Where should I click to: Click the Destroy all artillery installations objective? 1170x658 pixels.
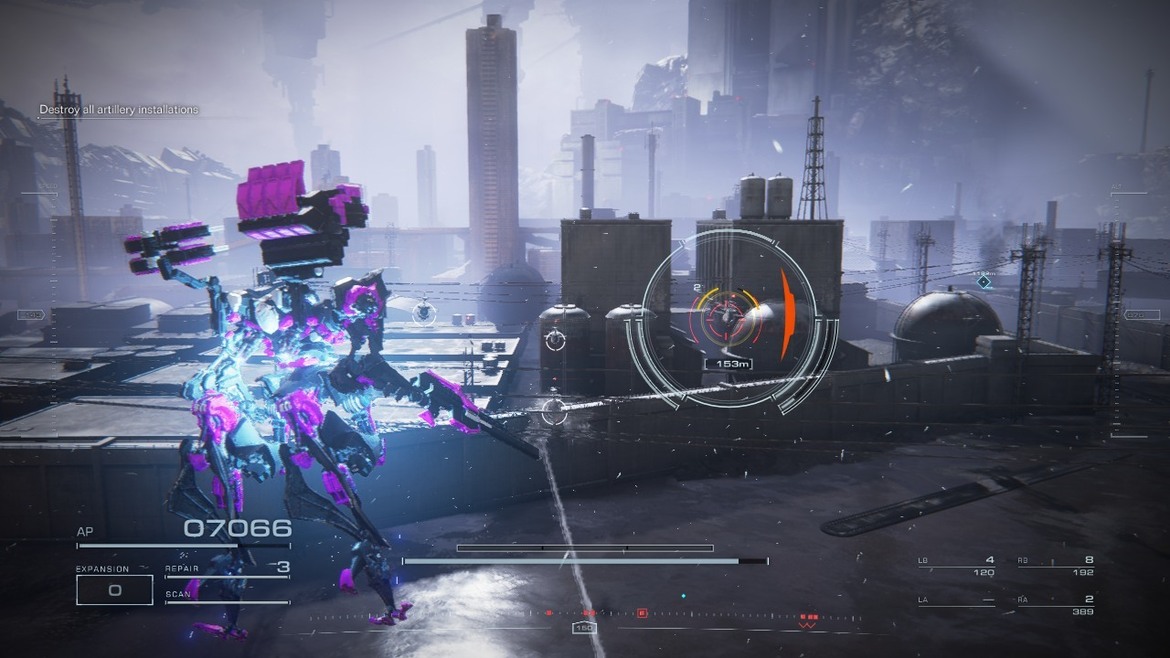click(119, 110)
